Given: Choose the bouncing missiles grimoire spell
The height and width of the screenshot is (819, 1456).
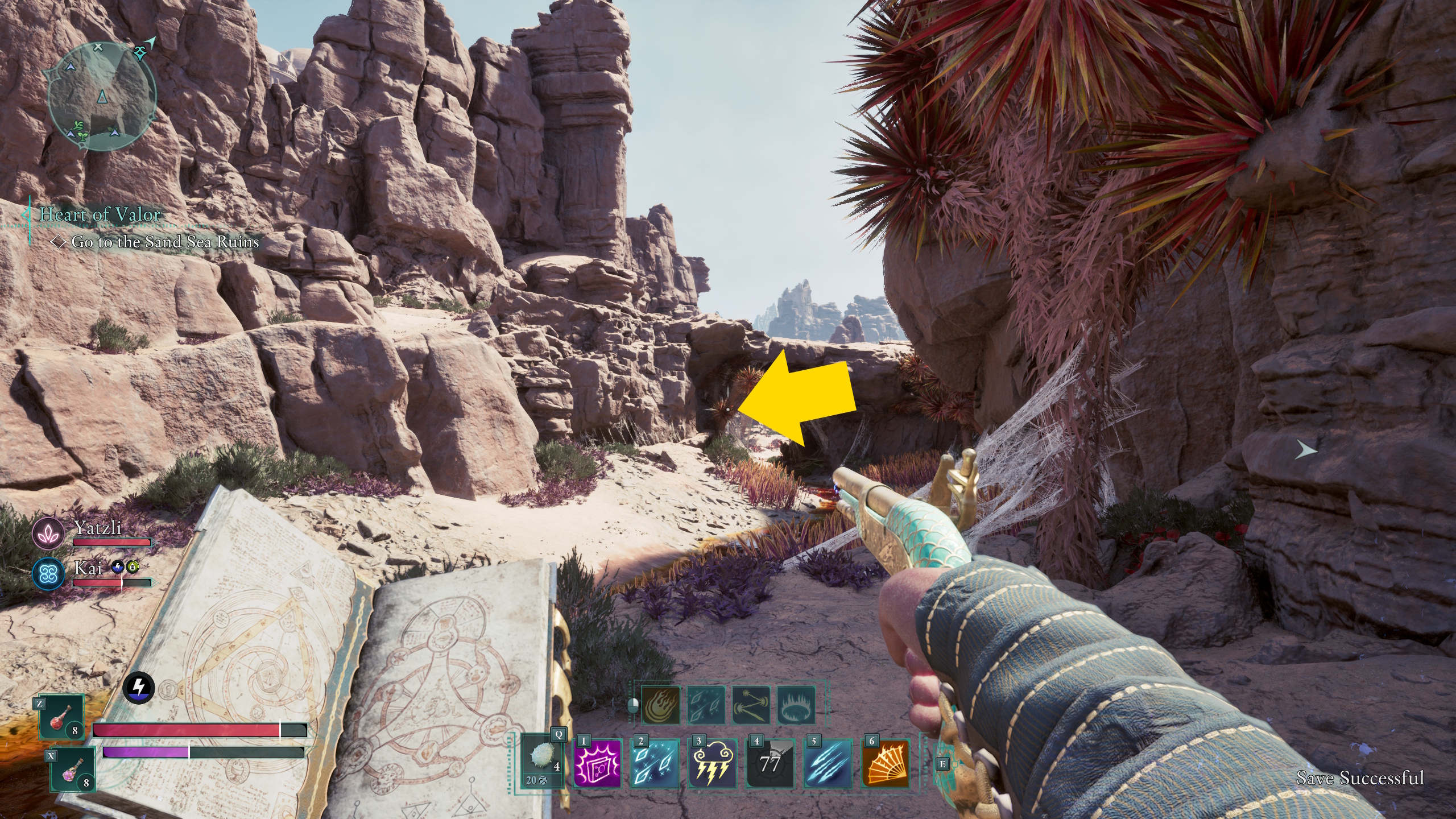Looking at the screenshot, I should 751,705.
